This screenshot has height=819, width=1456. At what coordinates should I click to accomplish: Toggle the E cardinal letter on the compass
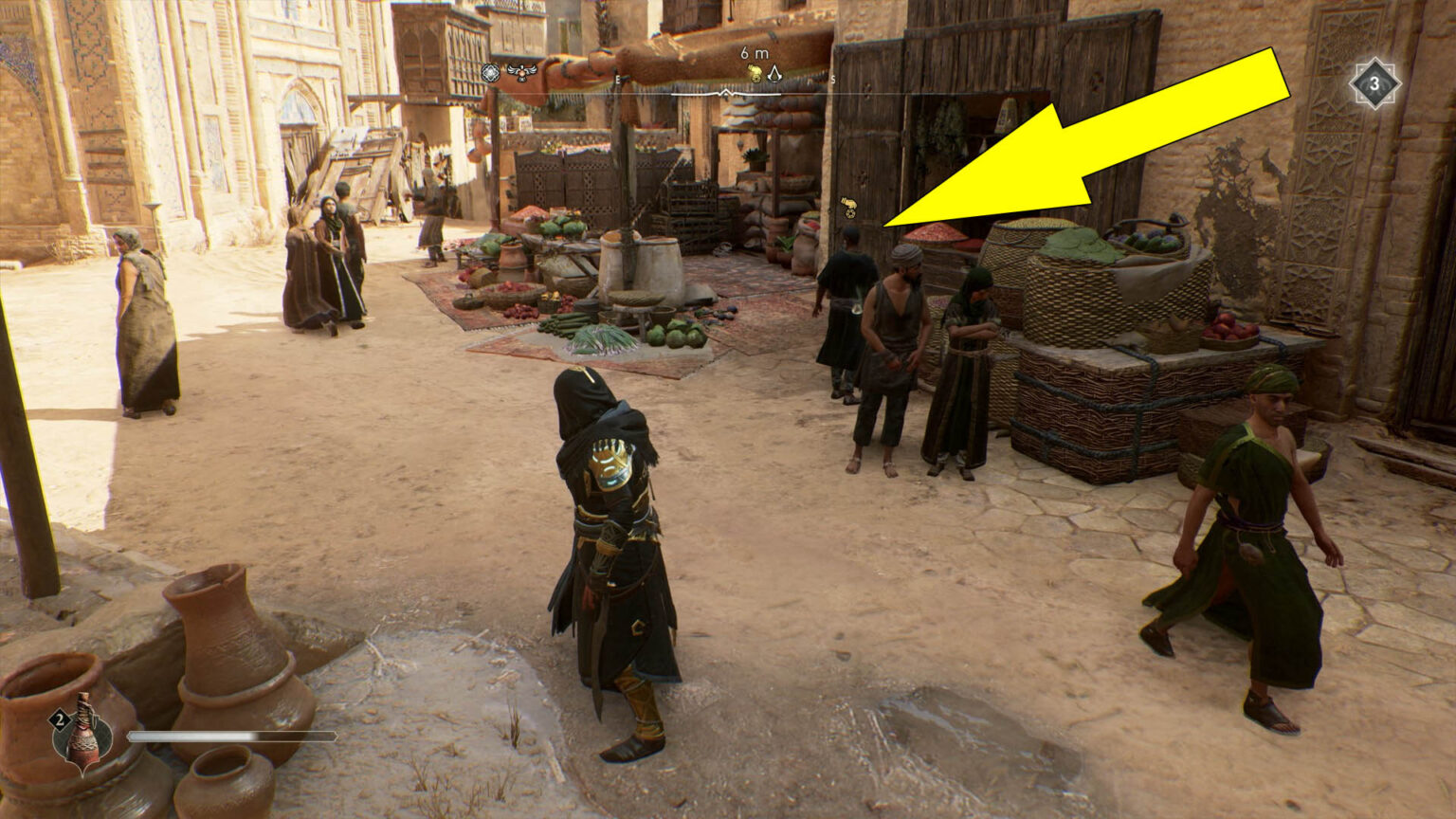617,80
